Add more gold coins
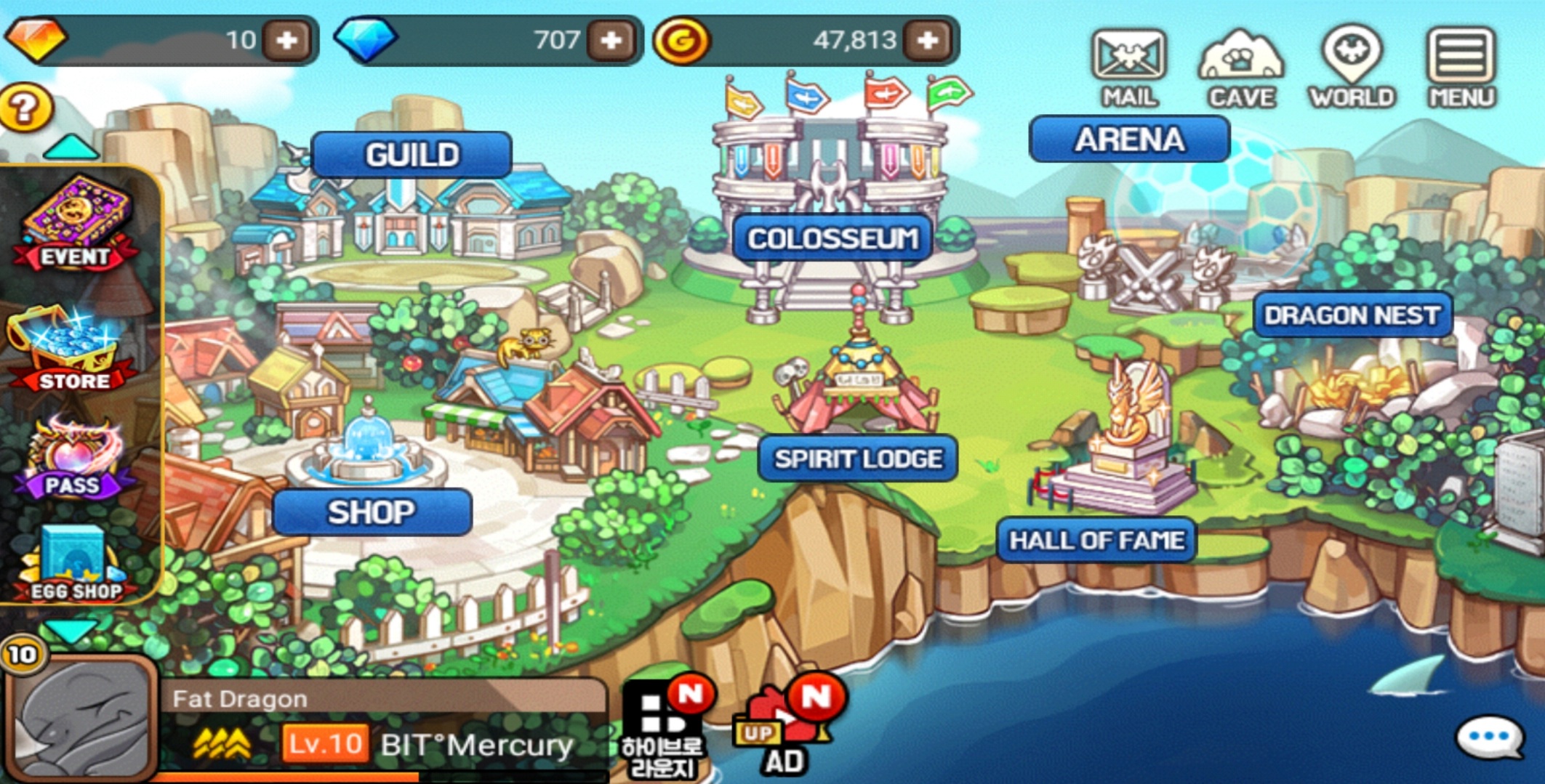 928,40
